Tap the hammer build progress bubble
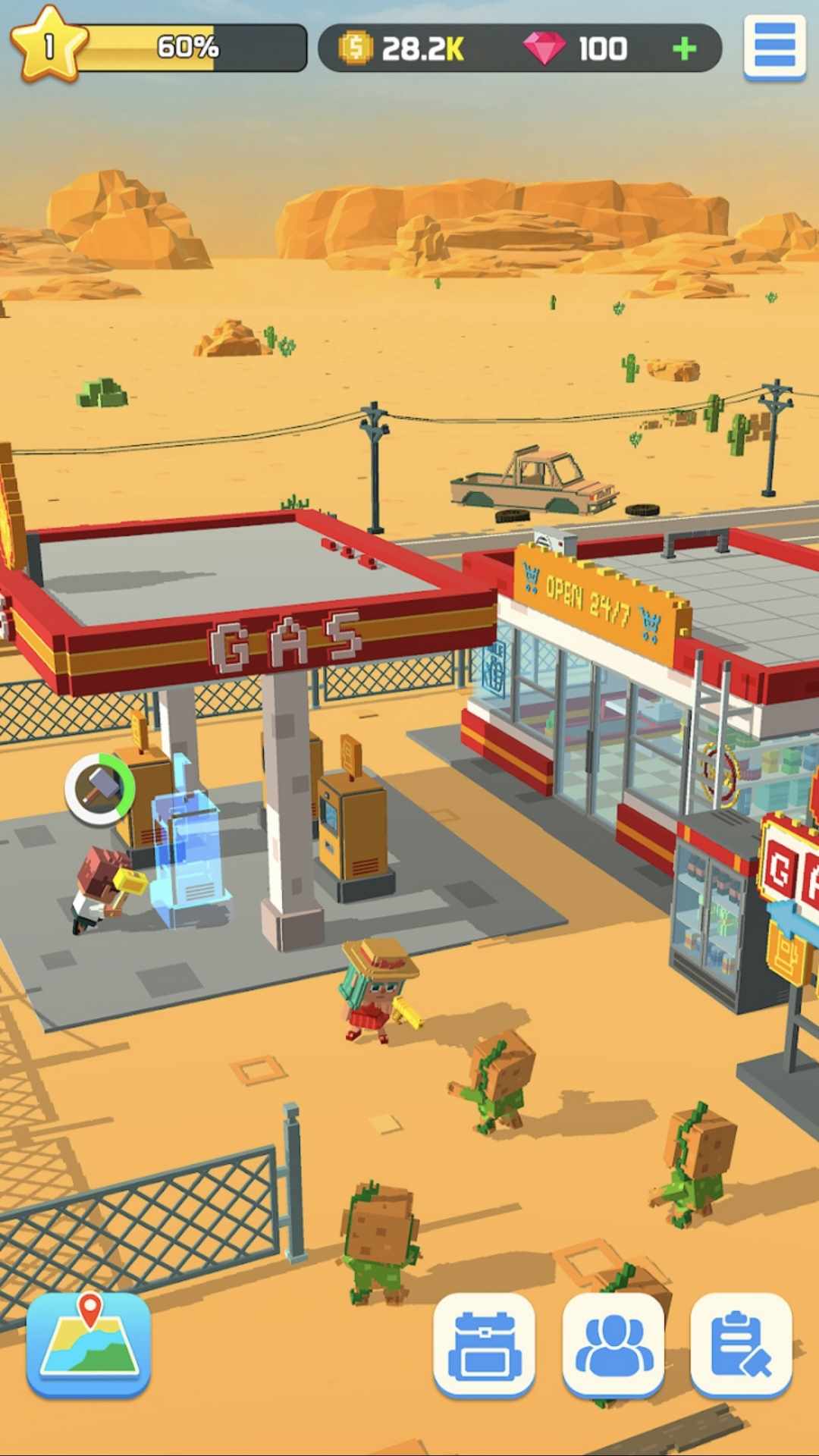This screenshot has width=819, height=1456. (x=99, y=789)
